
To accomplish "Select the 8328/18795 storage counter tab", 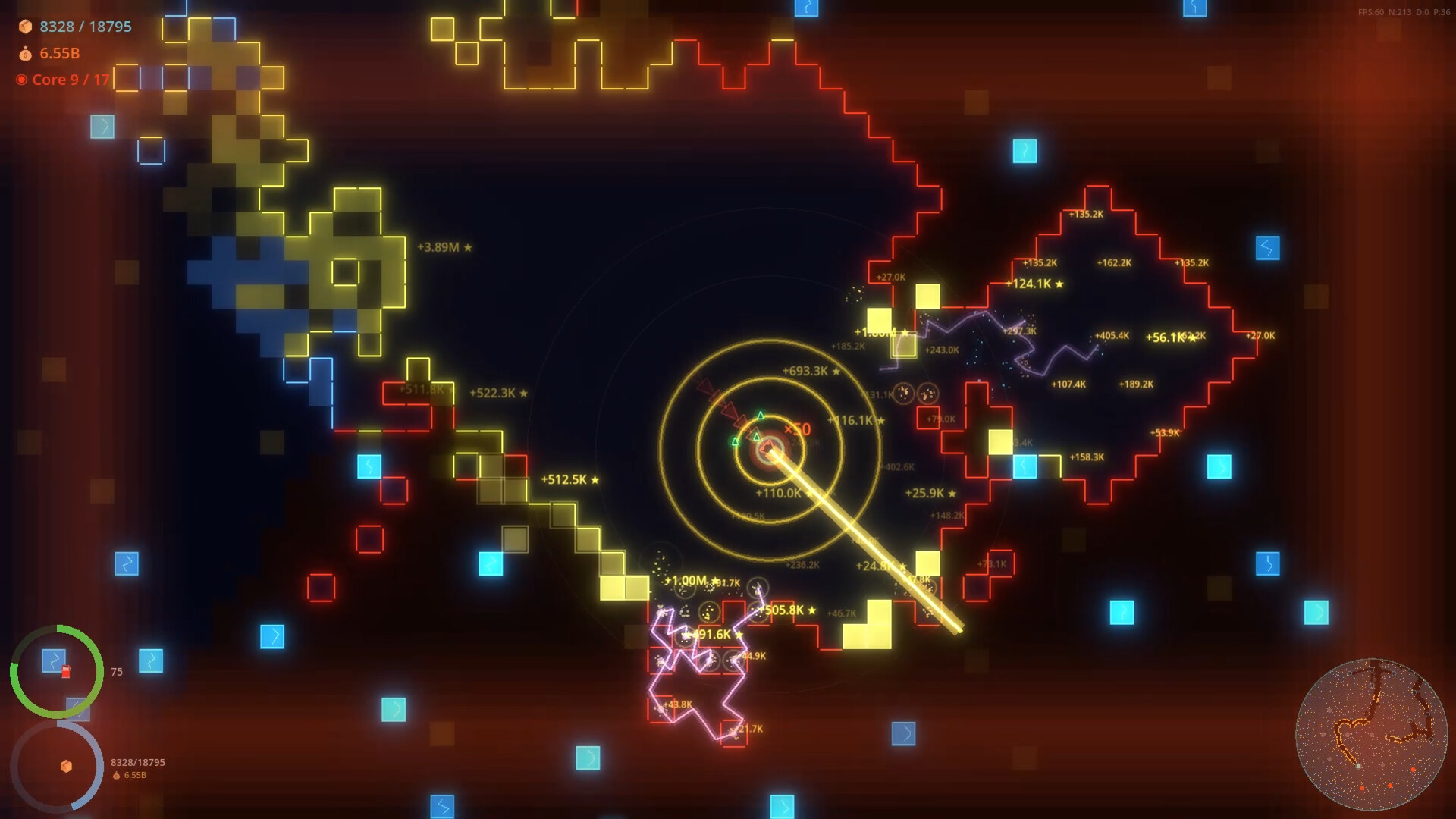I will click(85, 27).
